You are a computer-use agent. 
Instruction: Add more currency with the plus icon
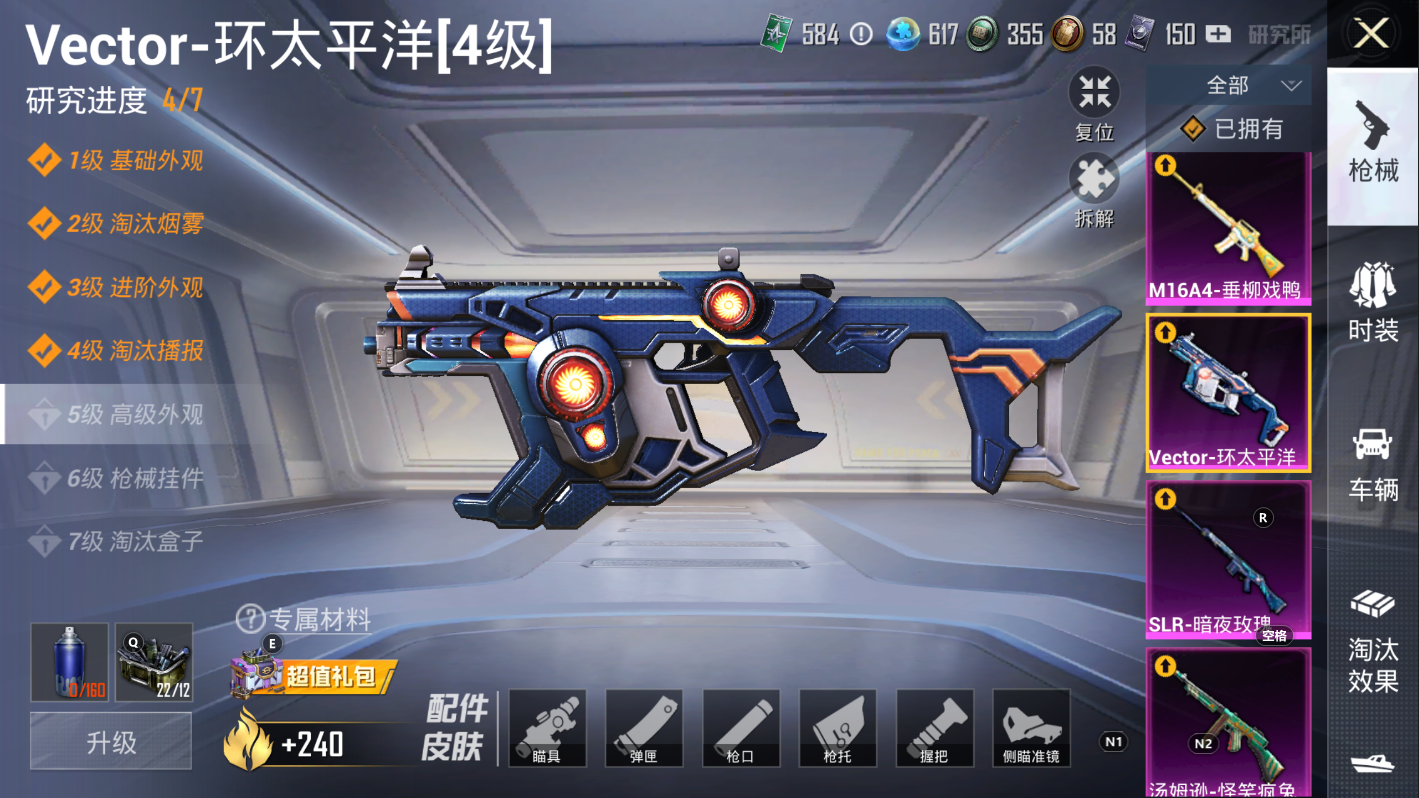[x=1217, y=34]
